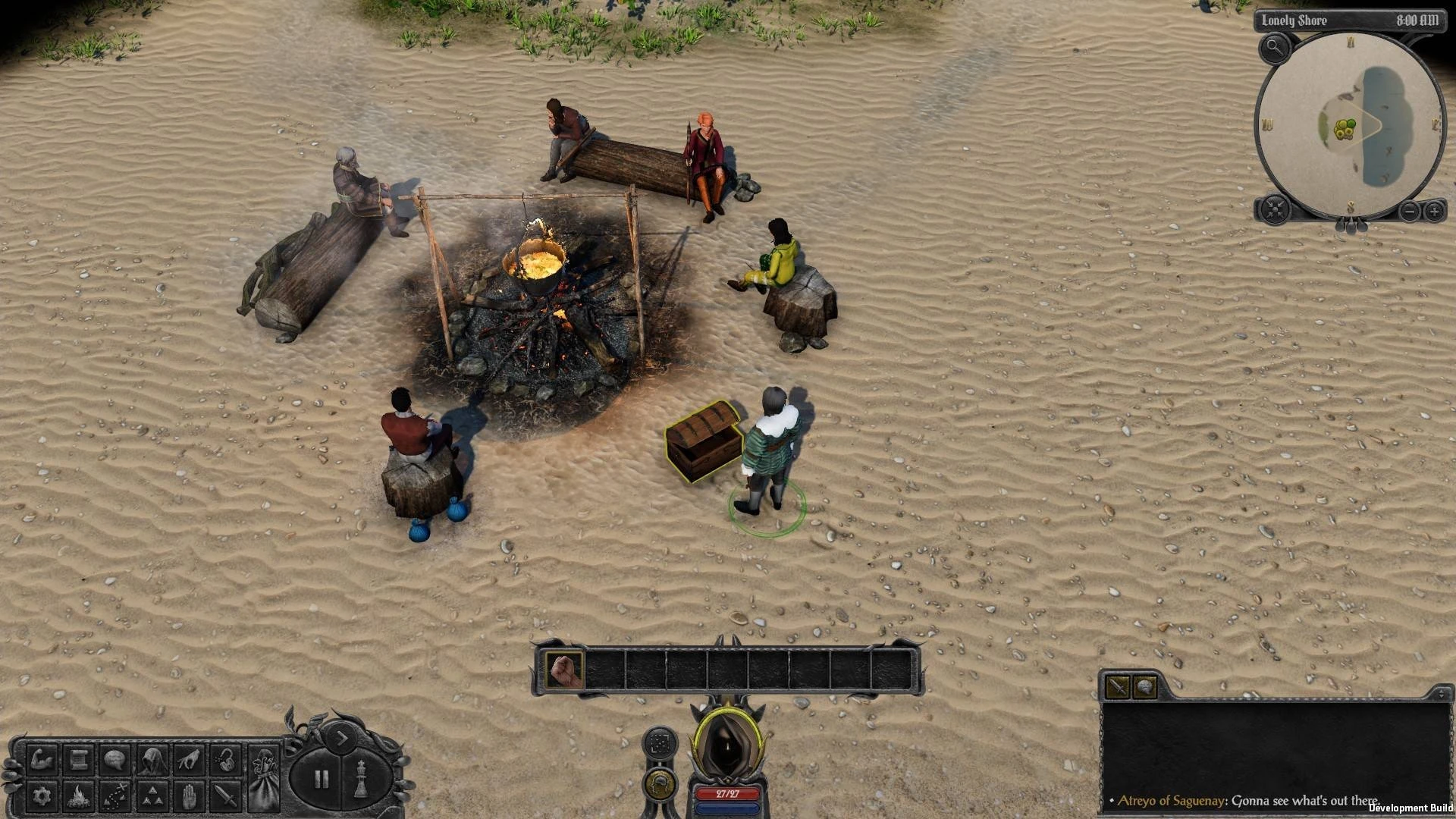Open the journal scroll icon
Viewport: 1456px width, 819px height.
79,760
